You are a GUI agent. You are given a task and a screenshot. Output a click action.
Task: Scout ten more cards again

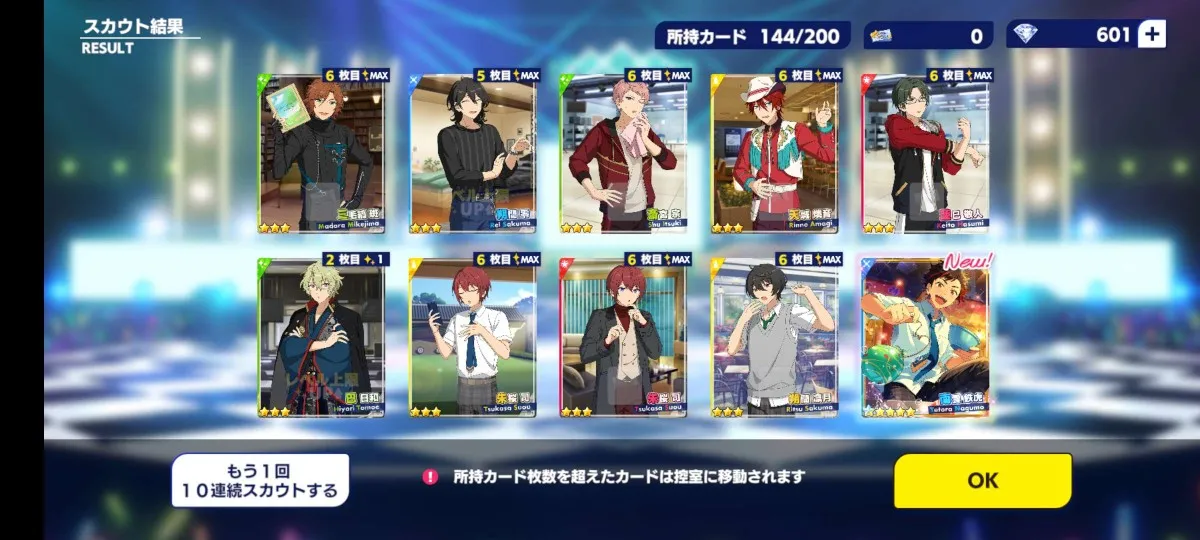coord(260,481)
